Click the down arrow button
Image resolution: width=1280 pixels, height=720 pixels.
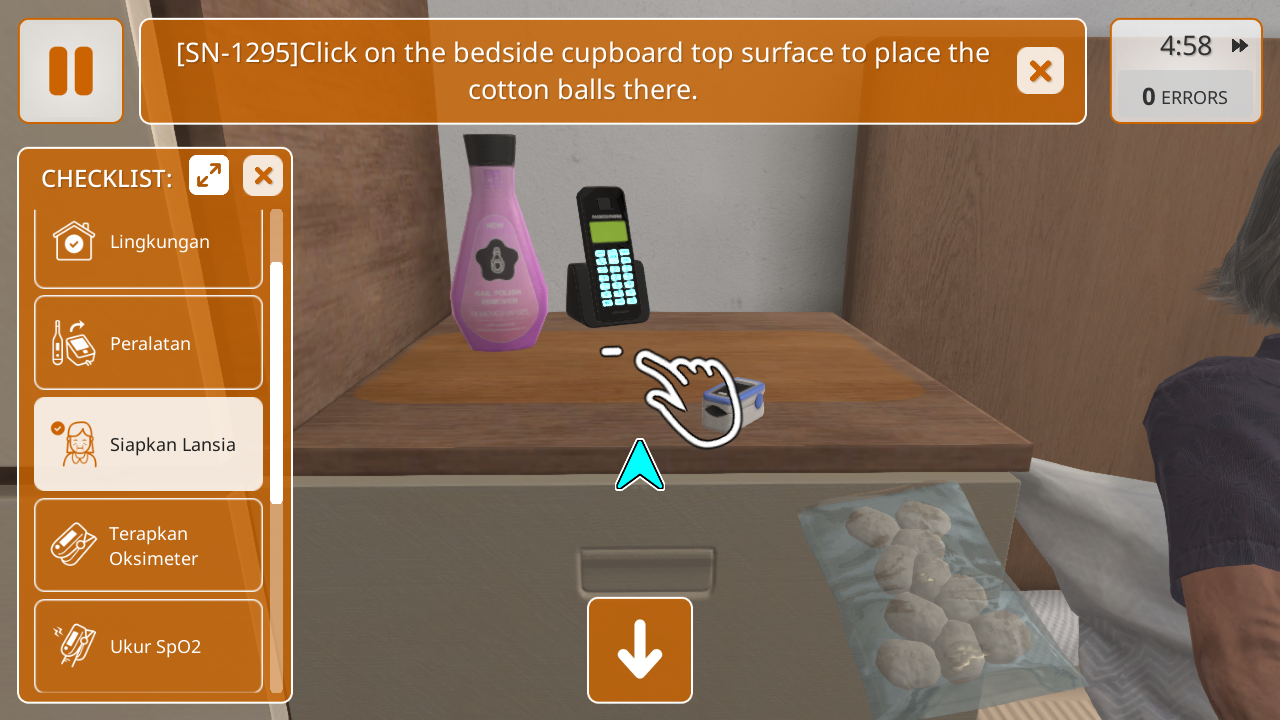(640, 650)
